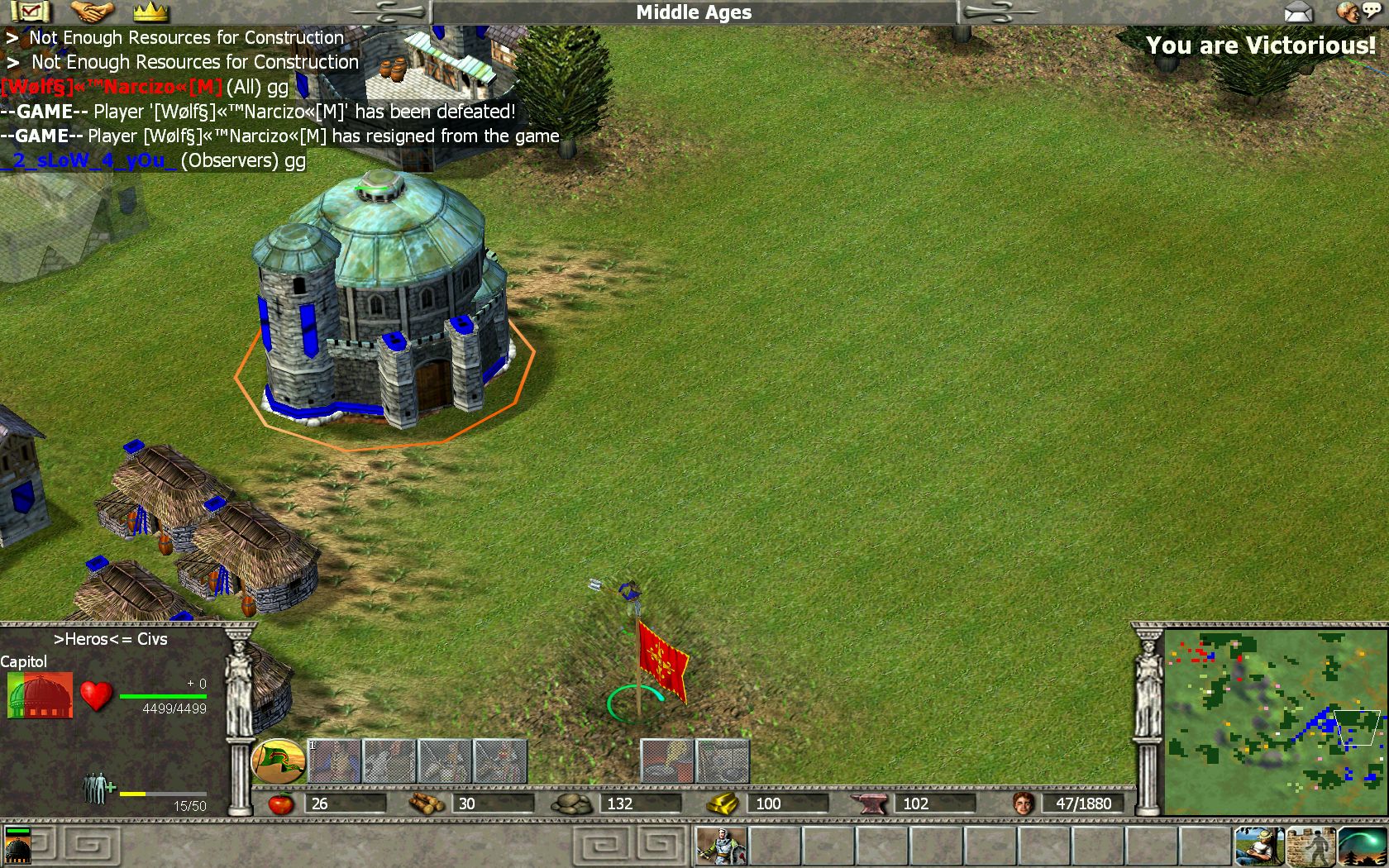Click the soldier-by-stone-wall icon
Image resolution: width=1389 pixels, height=868 pixels.
1311,846
